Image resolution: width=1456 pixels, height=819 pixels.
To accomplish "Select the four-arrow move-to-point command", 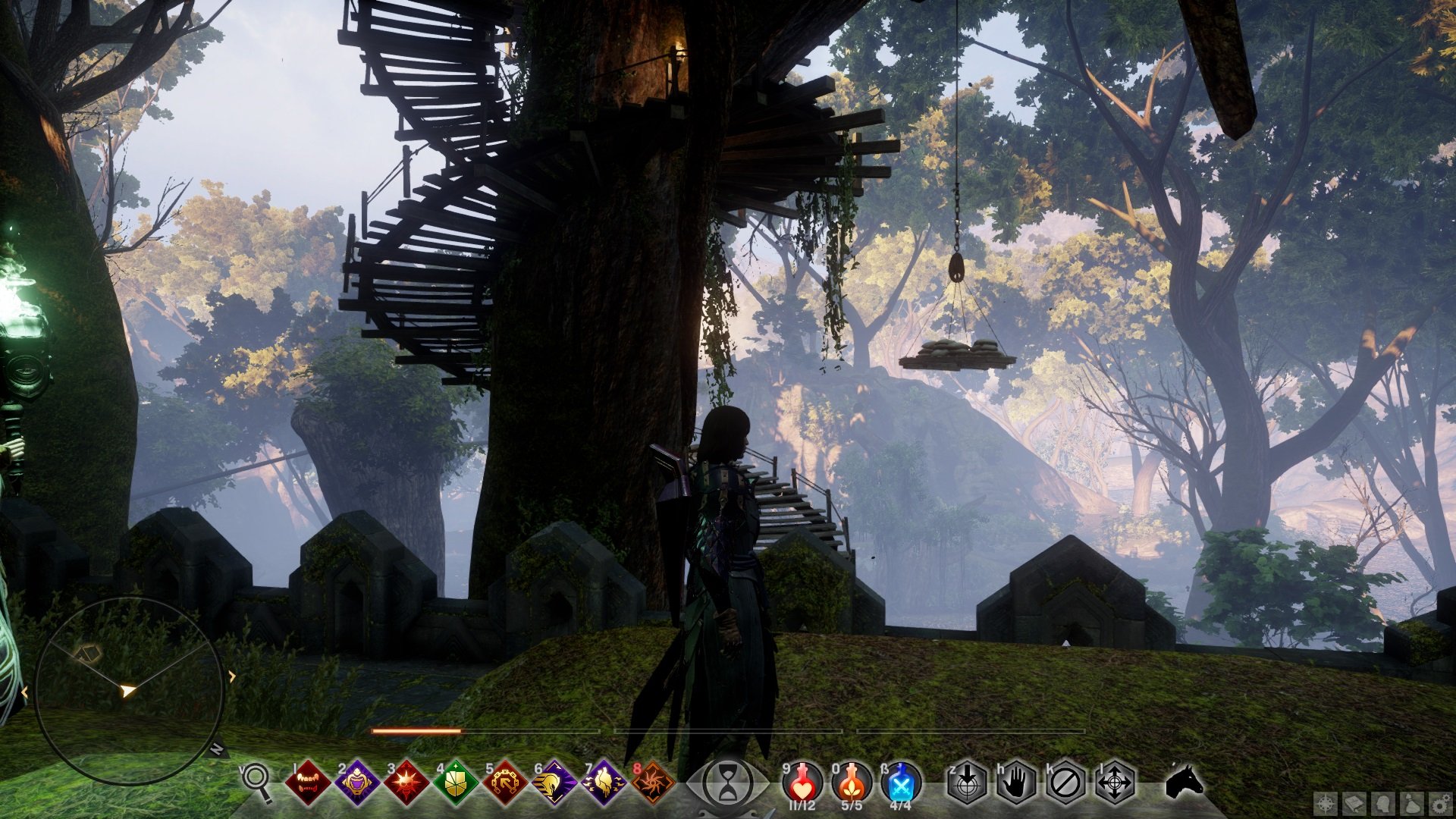I will tap(1115, 783).
